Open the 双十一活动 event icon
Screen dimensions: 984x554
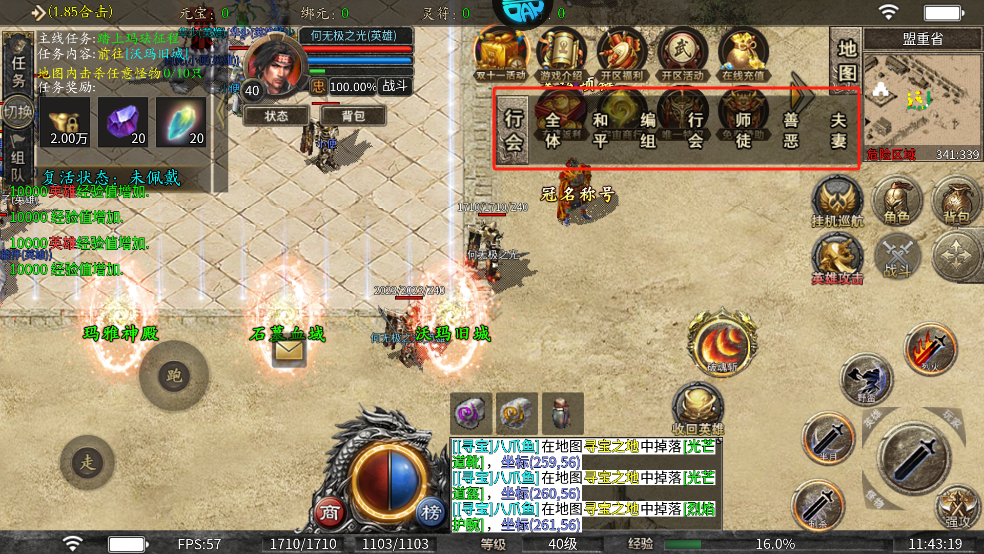[x=502, y=52]
